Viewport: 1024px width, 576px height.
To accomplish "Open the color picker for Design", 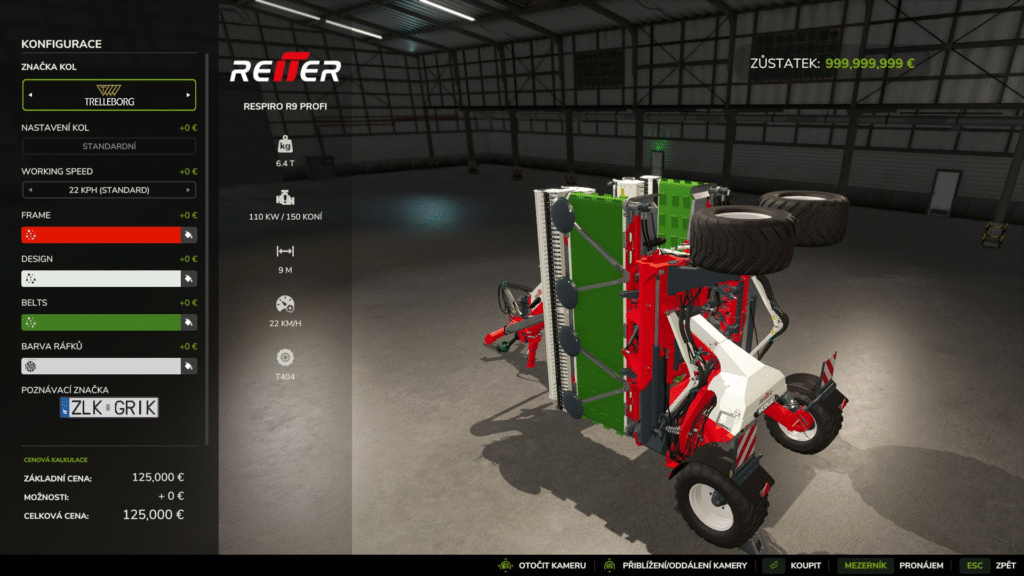I will pos(188,279).
